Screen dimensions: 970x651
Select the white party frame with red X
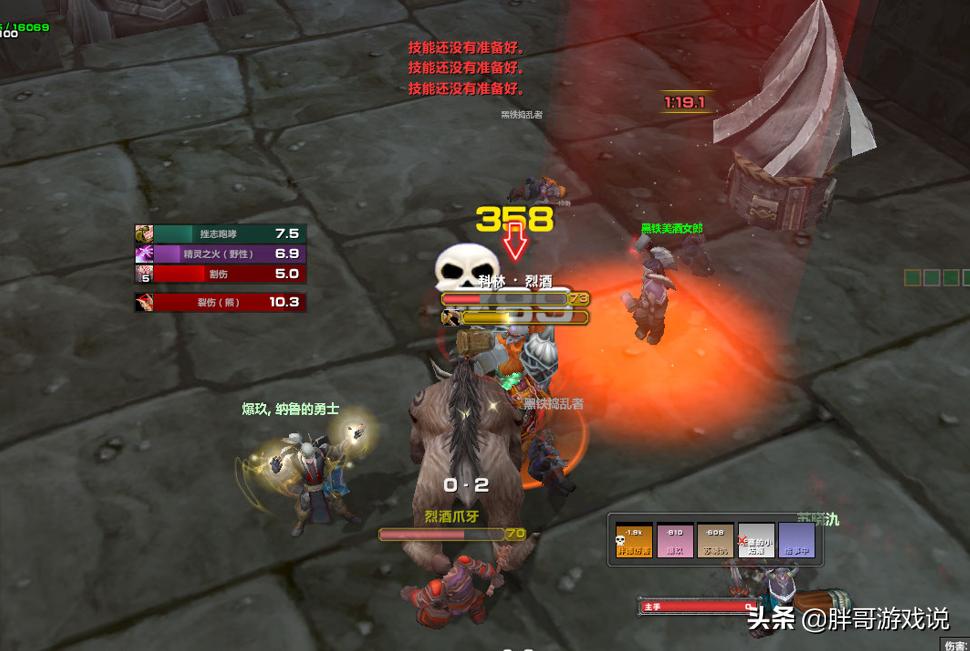[x=756, y=541]
